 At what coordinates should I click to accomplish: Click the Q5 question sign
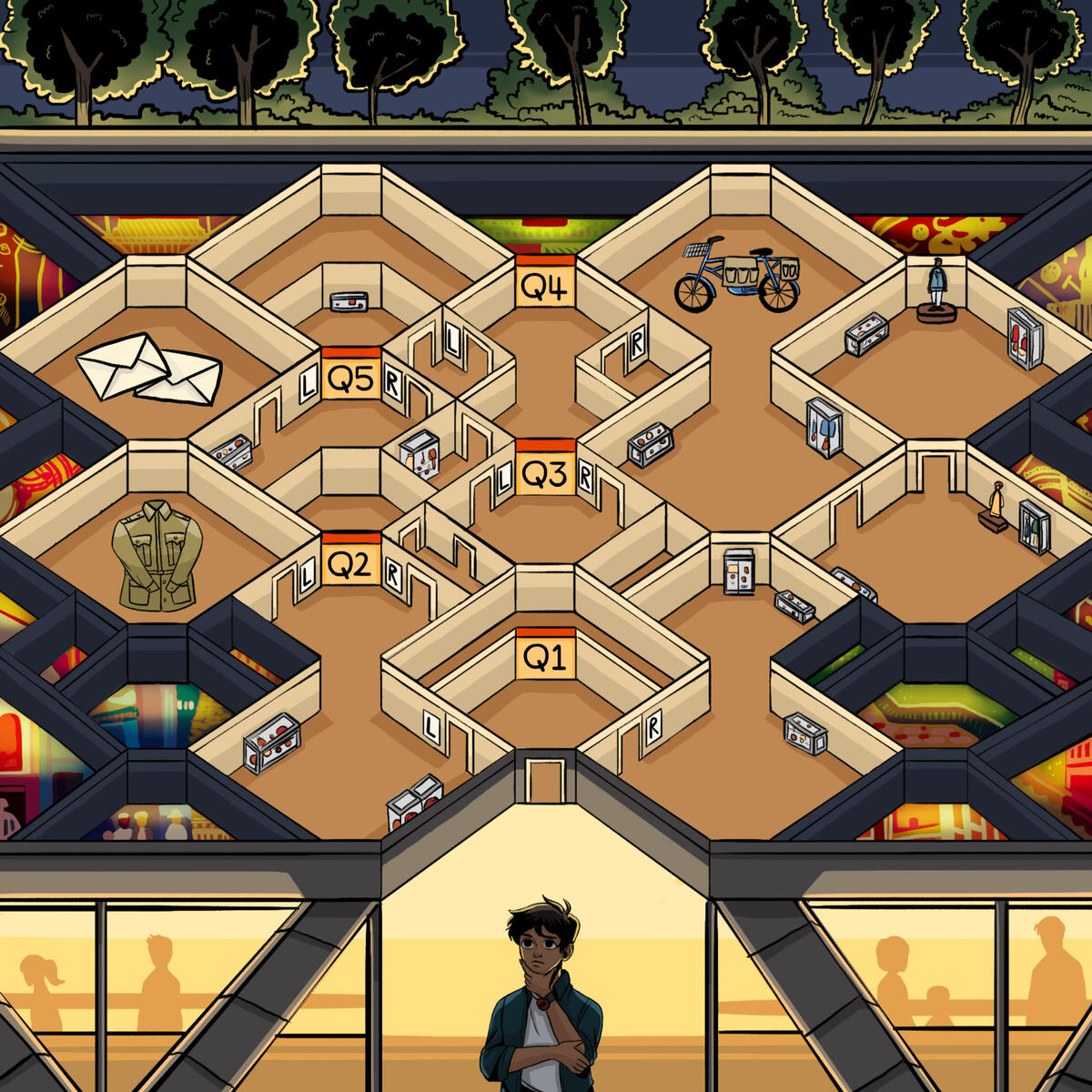click(x=350, y=379)
